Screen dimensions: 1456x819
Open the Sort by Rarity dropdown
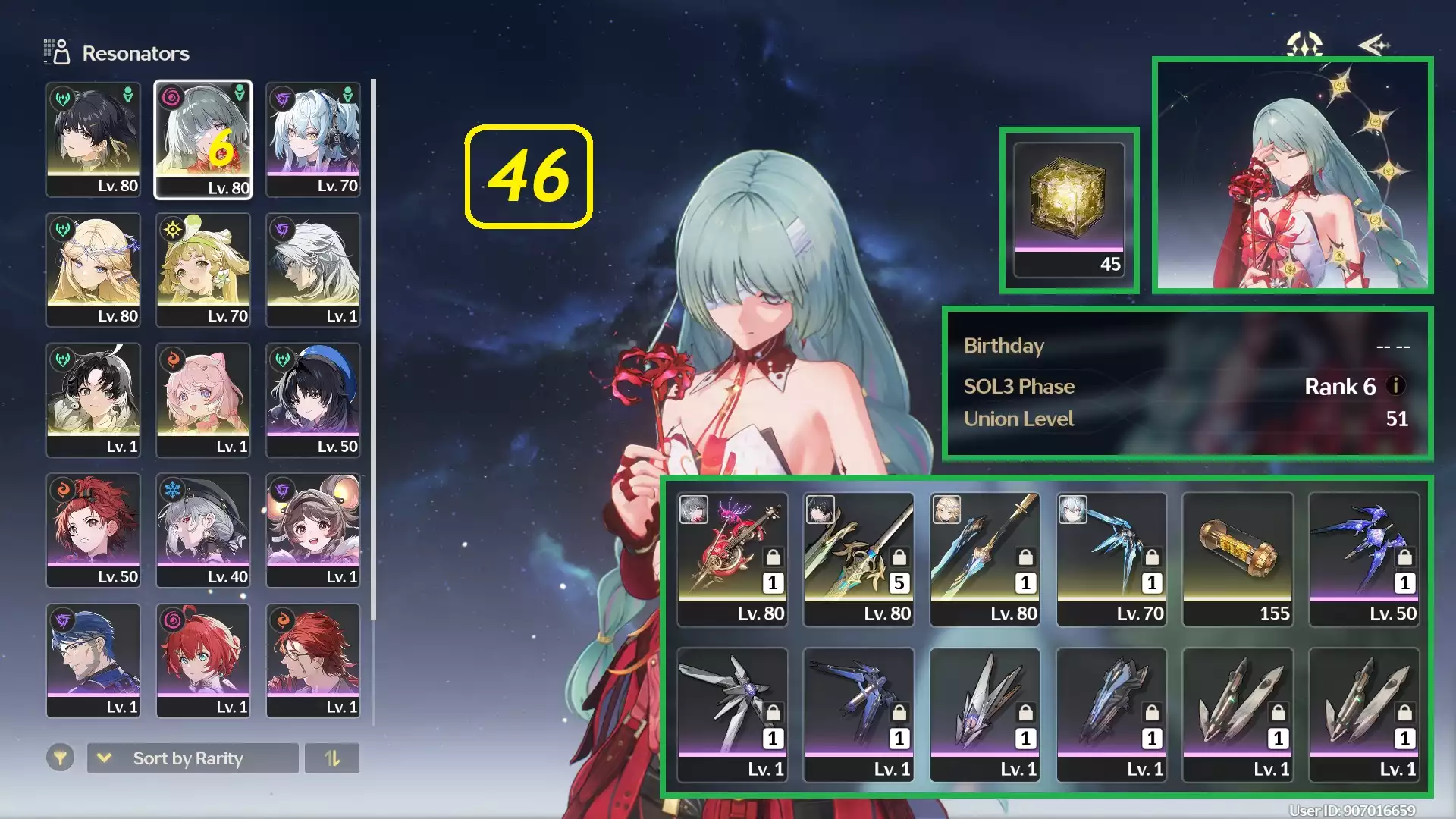(x=193, y=758)
